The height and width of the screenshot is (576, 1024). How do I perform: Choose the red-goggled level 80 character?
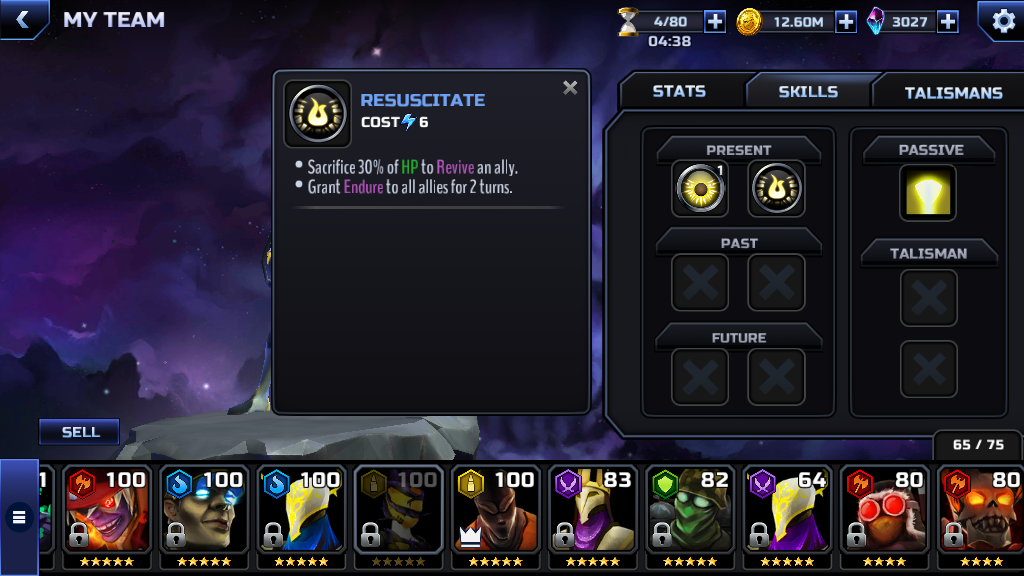click(884, 515)
